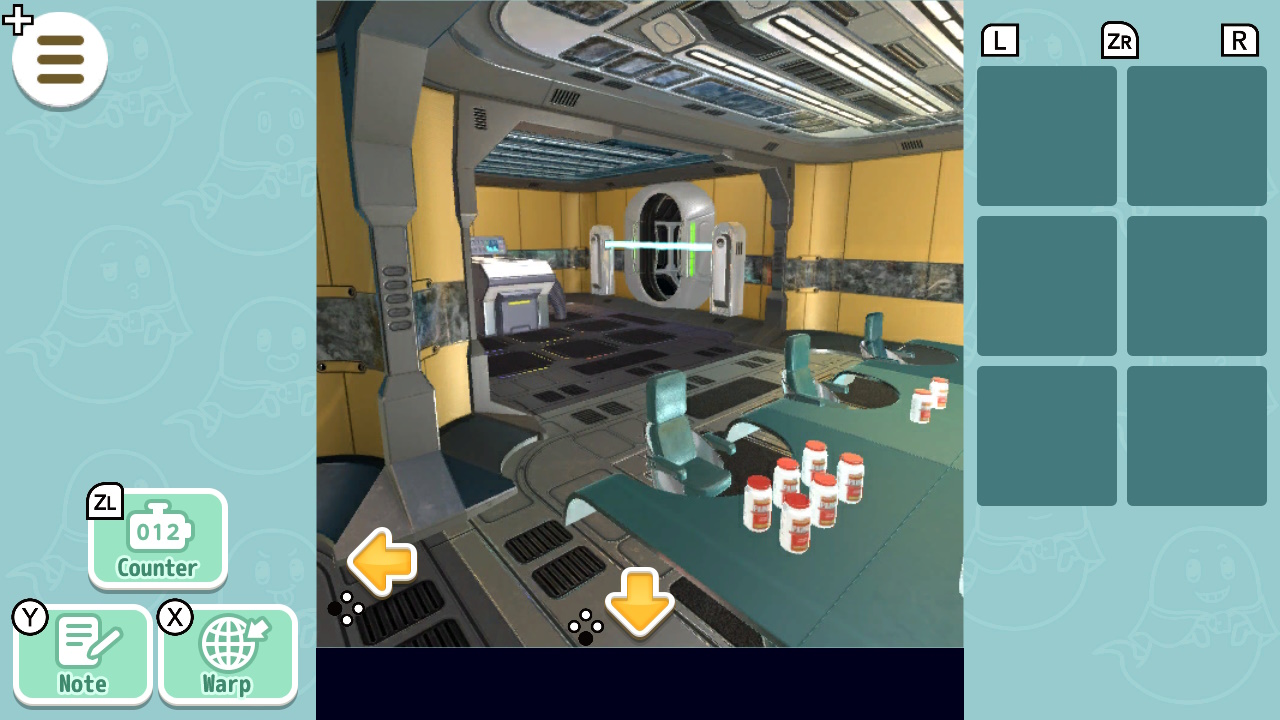Select the R button label over the inventory

1239,40
